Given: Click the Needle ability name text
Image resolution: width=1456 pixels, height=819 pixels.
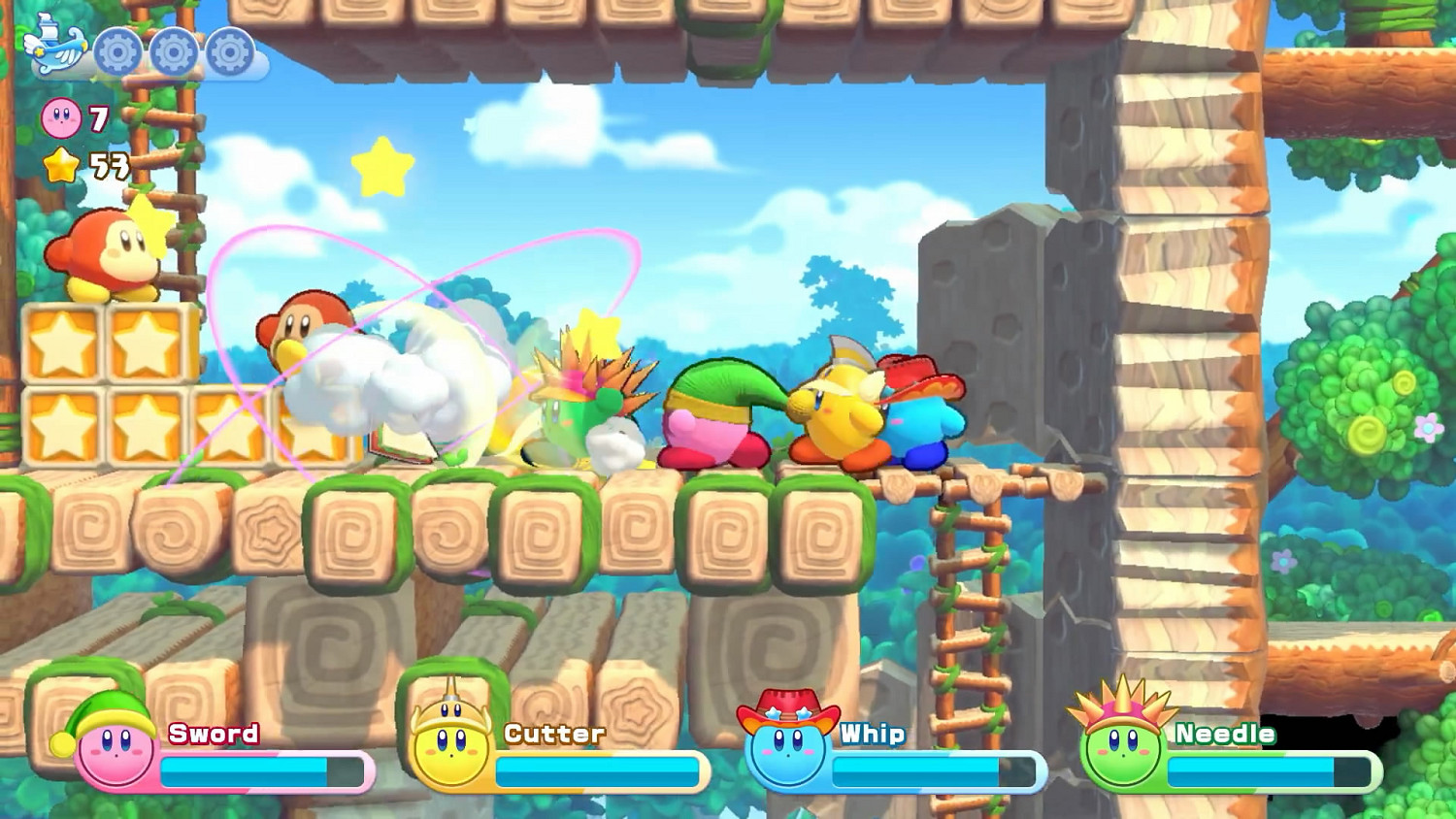Looking at the screenshot, I should pos(1223,735).
